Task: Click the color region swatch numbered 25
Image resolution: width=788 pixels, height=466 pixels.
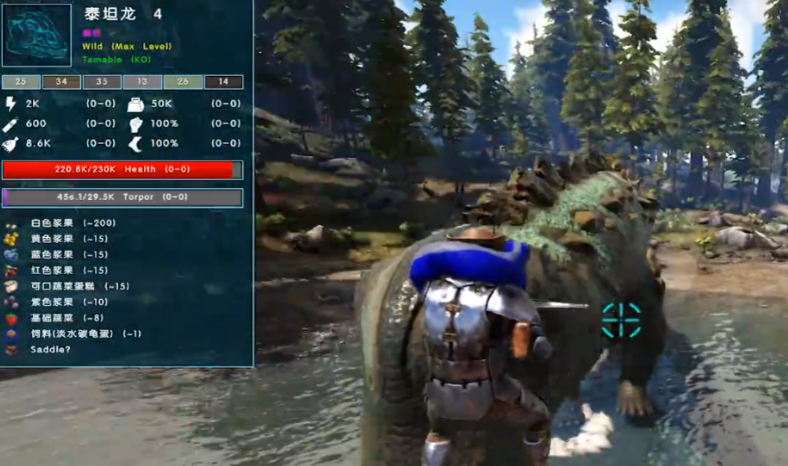Action: coord(21,82)
